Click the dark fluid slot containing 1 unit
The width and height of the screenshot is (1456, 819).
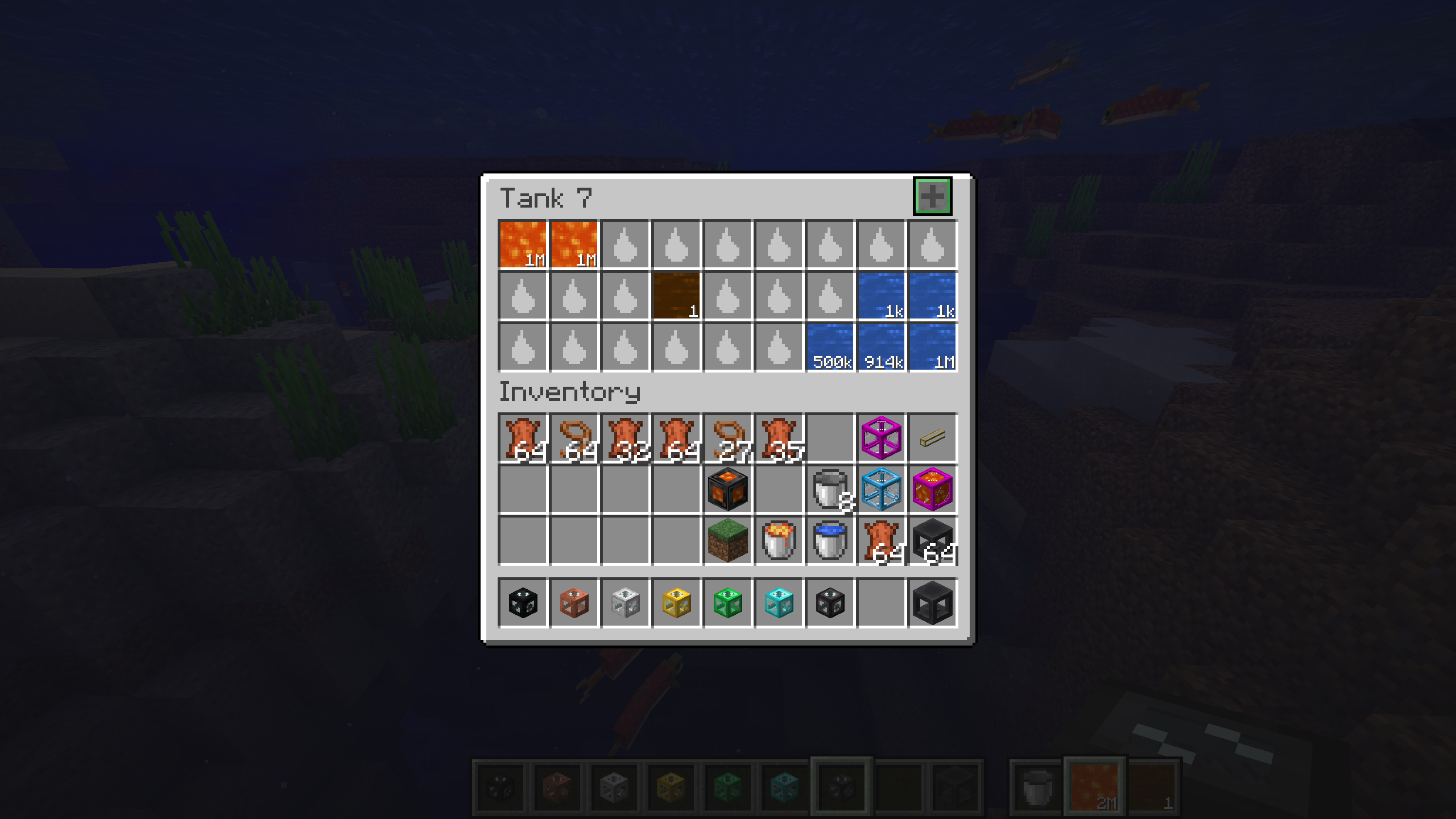[x=676, y=296]
